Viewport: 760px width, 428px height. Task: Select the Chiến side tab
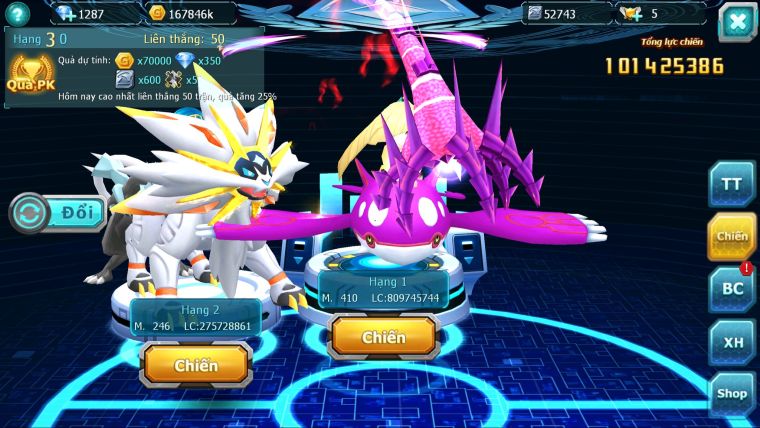732,236
